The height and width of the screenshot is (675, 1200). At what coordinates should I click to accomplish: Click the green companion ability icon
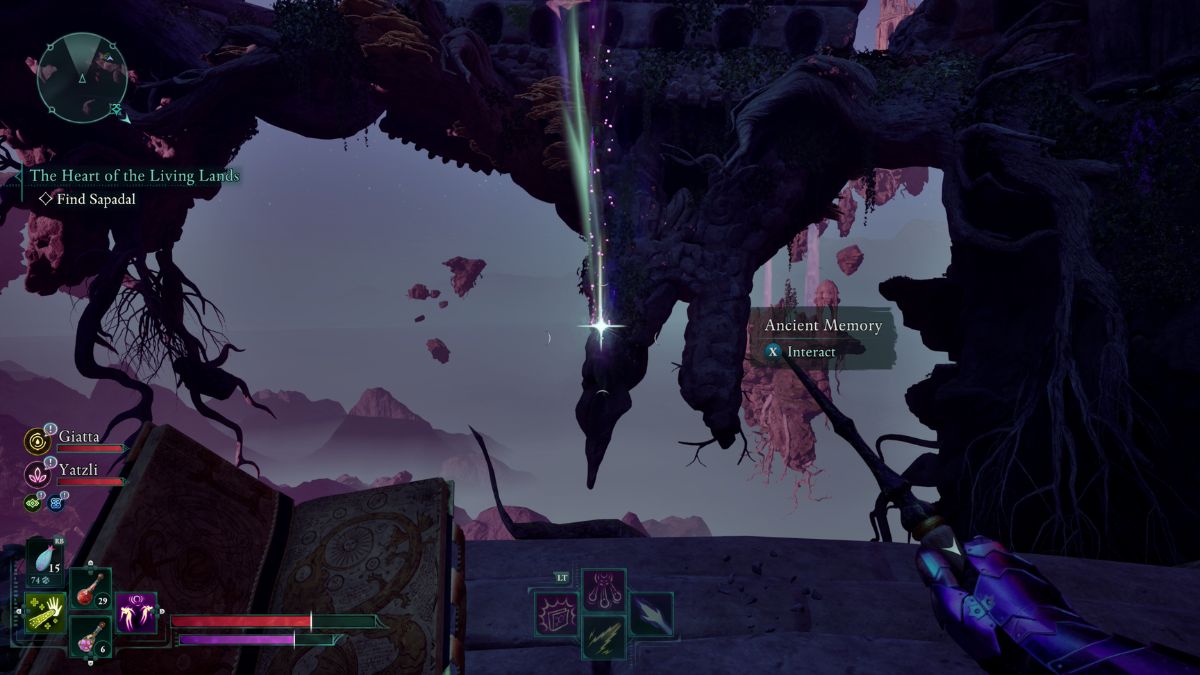pos(33,502)
